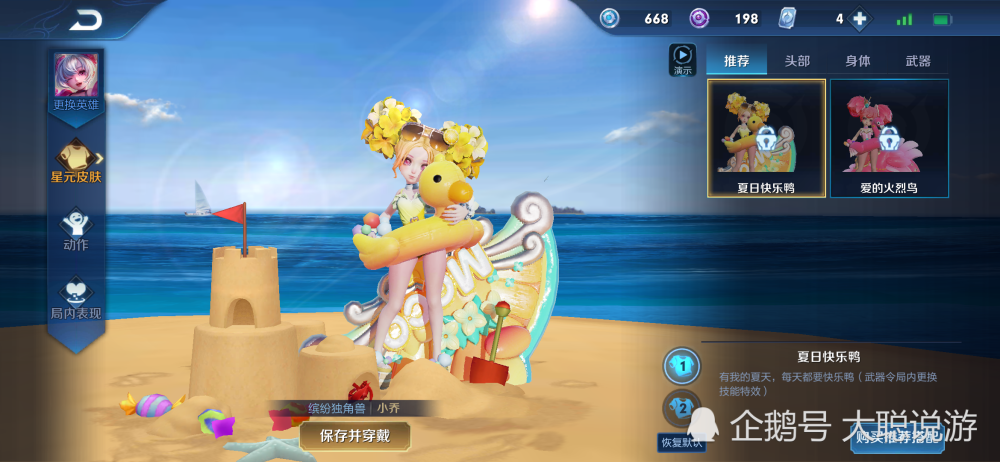Add currency with the plus button
Screen dimensions: 1000x462
click(858, 19)
